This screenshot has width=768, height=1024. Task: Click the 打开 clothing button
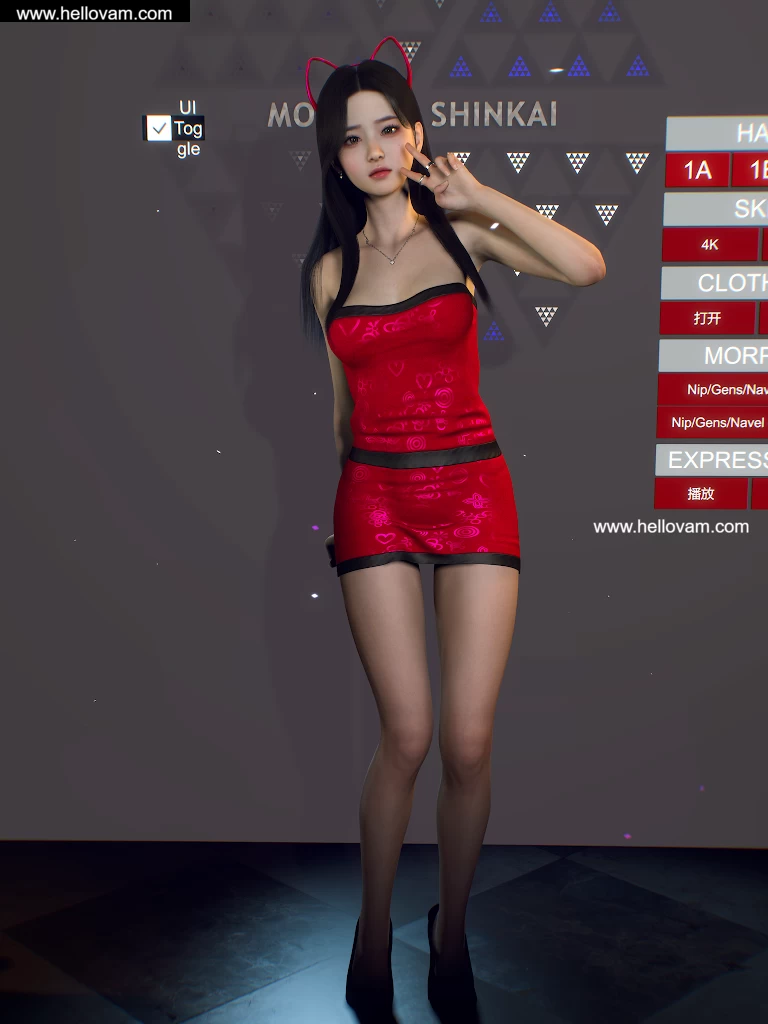point(707,319)
